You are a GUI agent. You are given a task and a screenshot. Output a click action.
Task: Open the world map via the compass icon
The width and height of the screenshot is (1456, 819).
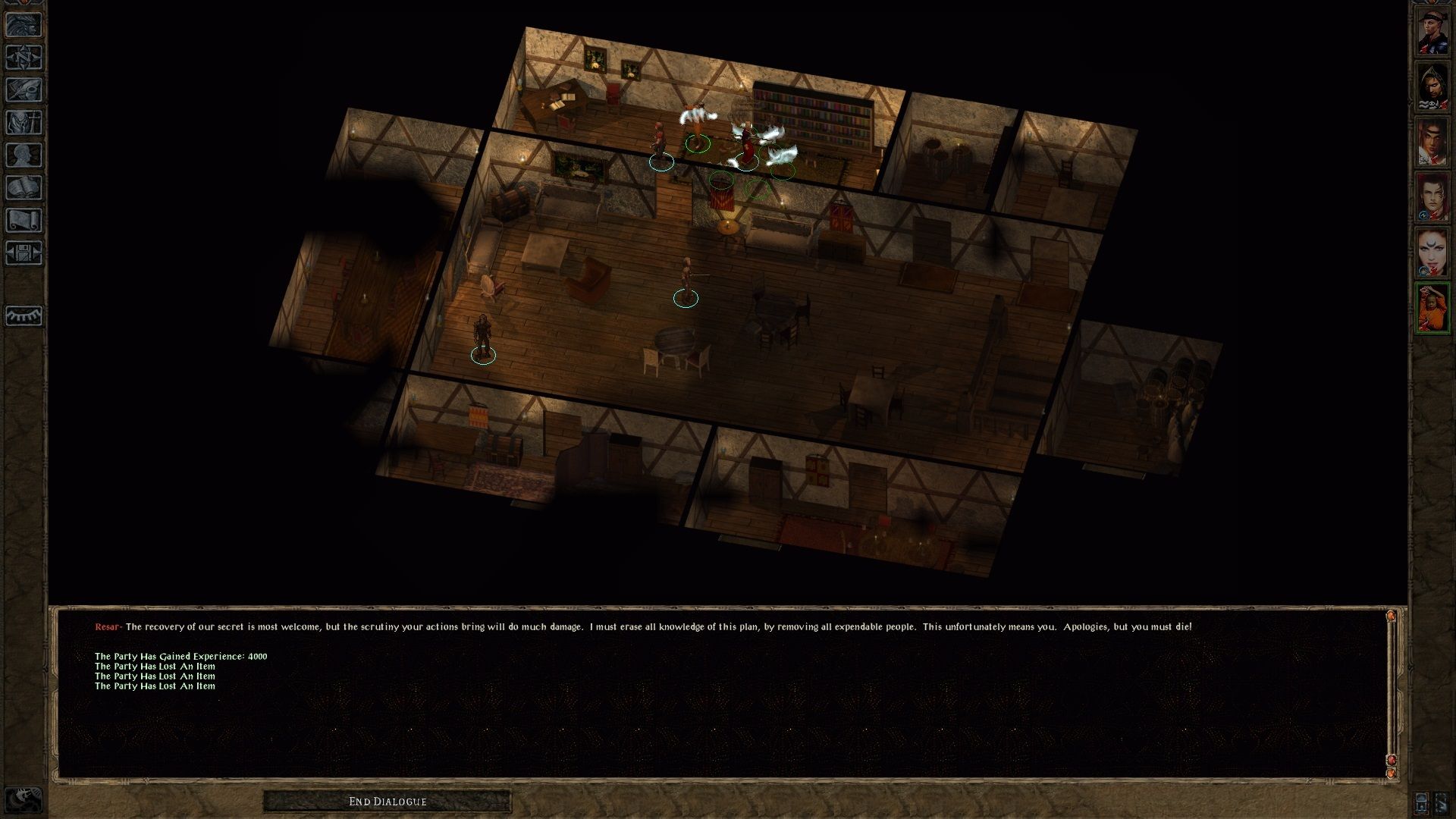click(25, 57)
